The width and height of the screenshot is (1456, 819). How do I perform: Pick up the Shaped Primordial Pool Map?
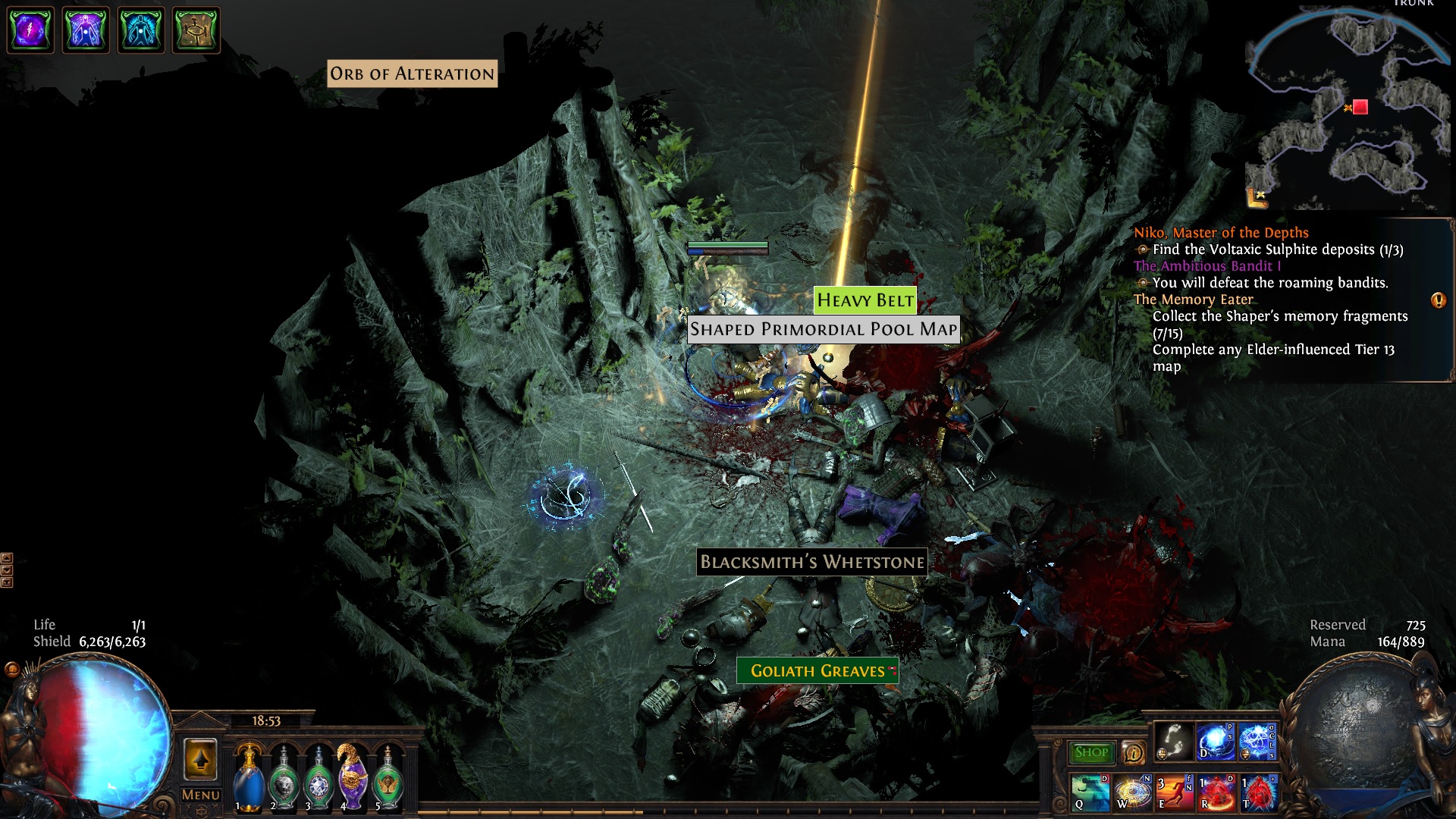823,329
